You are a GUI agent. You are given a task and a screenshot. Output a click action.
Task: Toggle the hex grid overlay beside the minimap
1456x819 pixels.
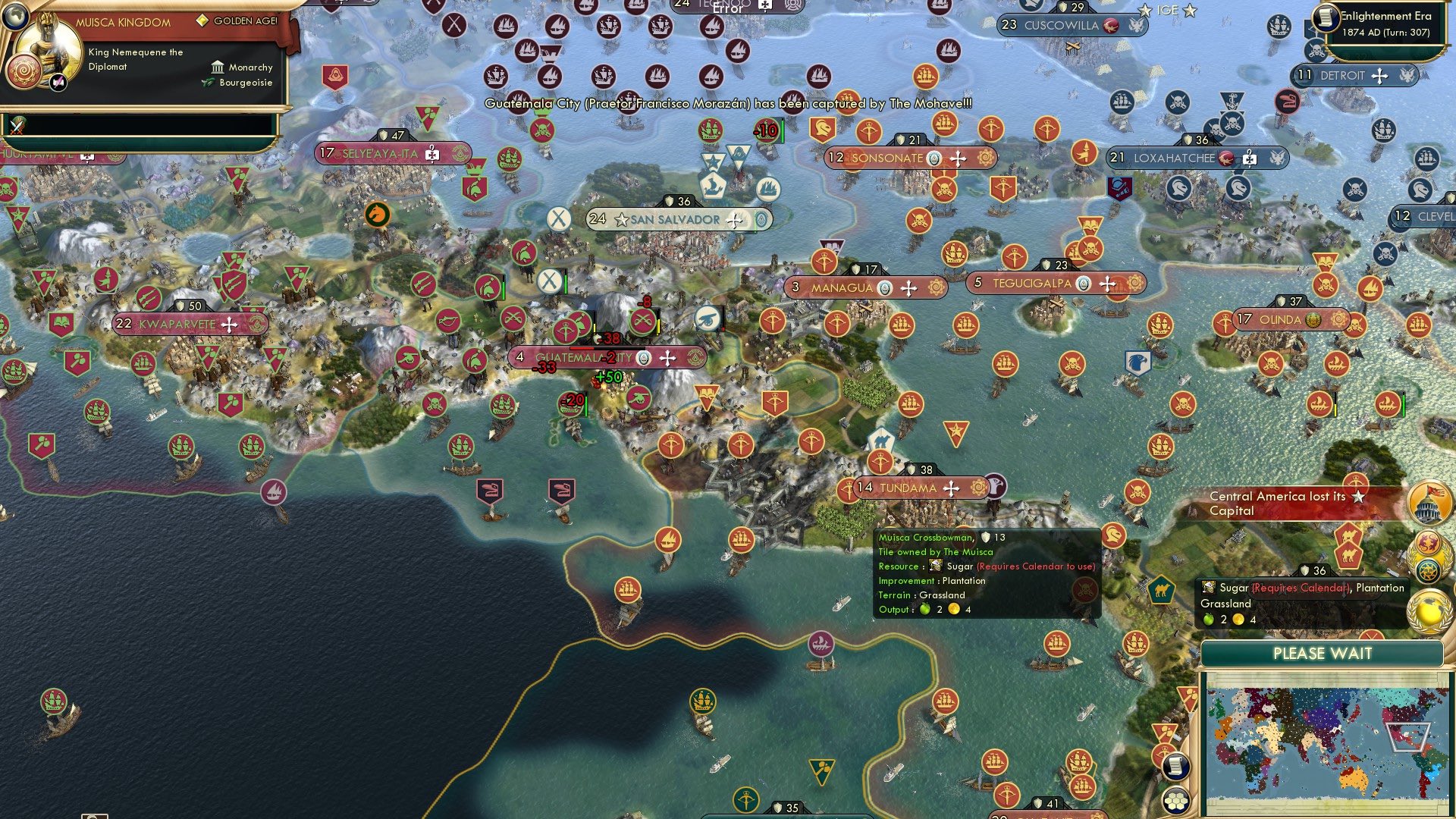pyautogui.click(x=1175, y=801)
